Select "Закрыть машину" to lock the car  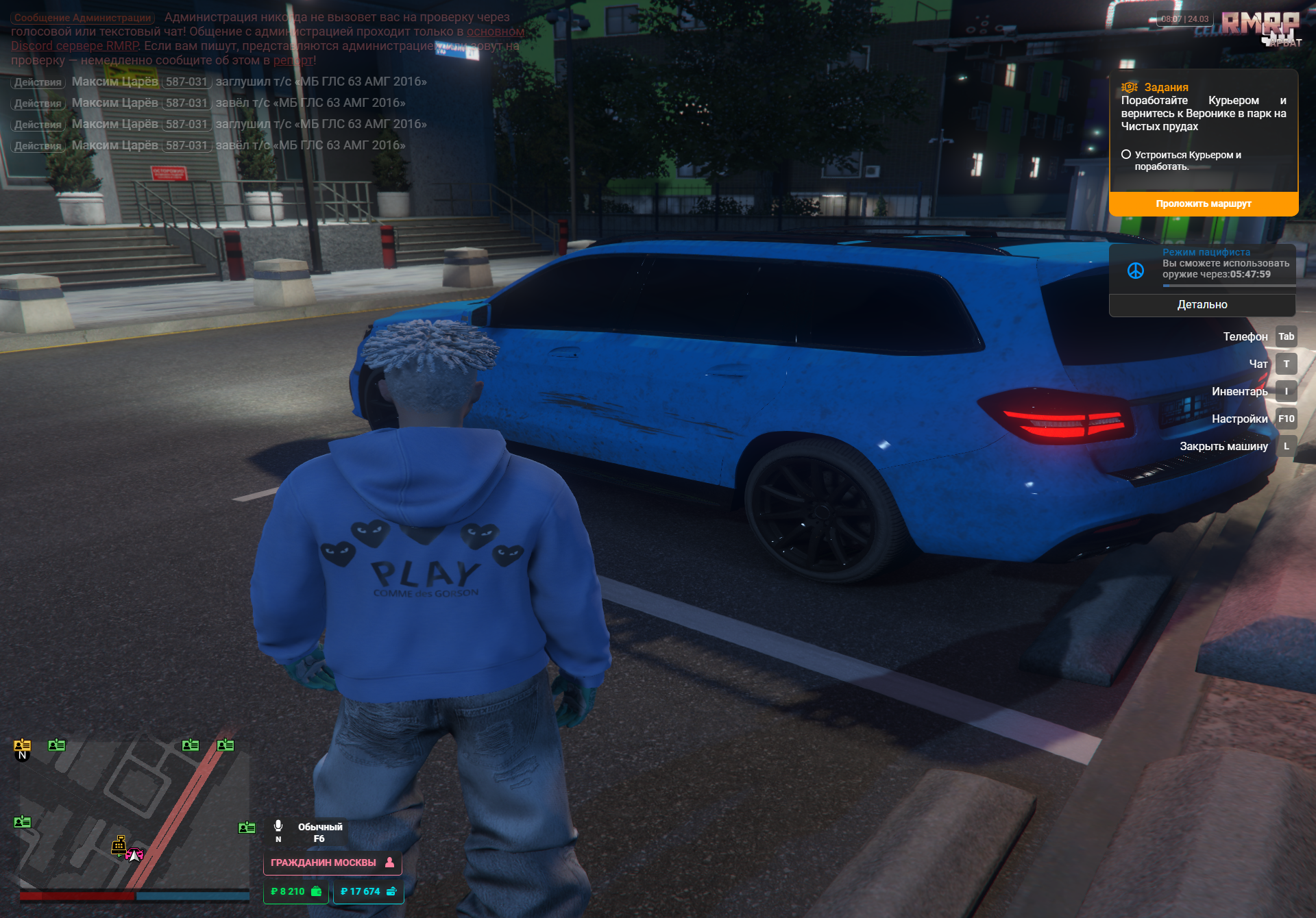pos(1223,446)
